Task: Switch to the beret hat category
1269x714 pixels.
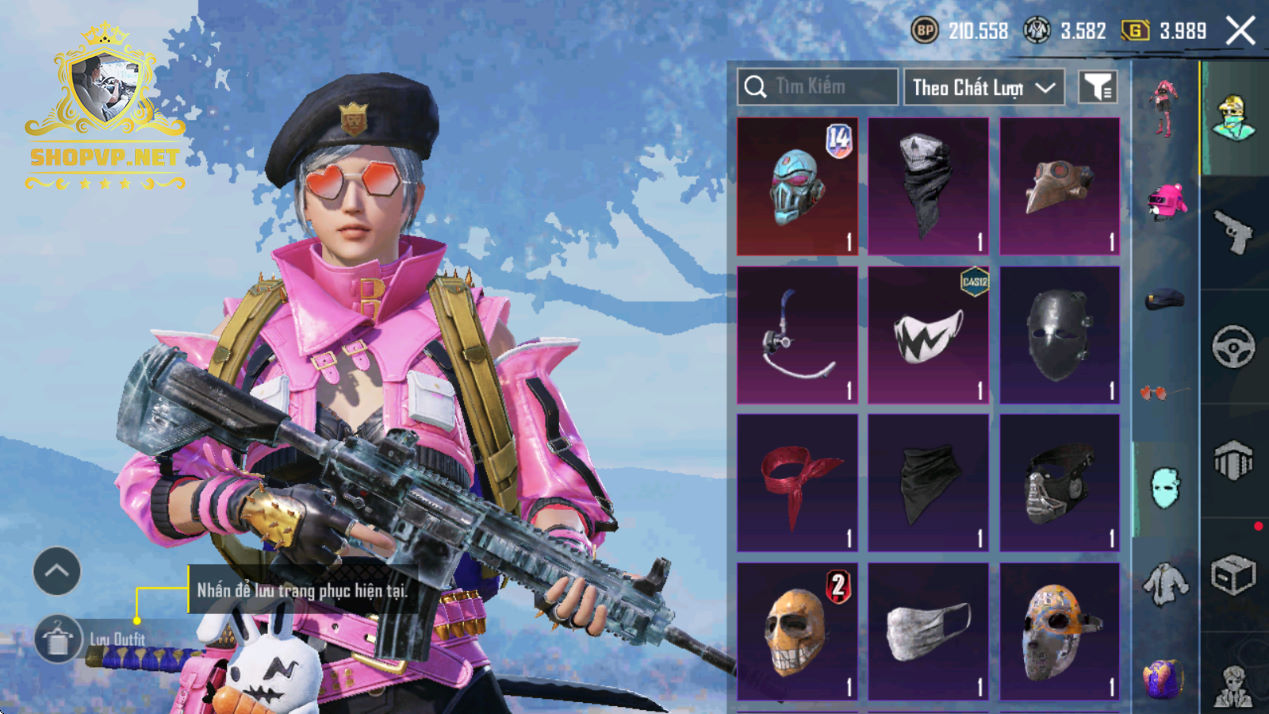Action: pyautogui.click(x=1164, y=298)
